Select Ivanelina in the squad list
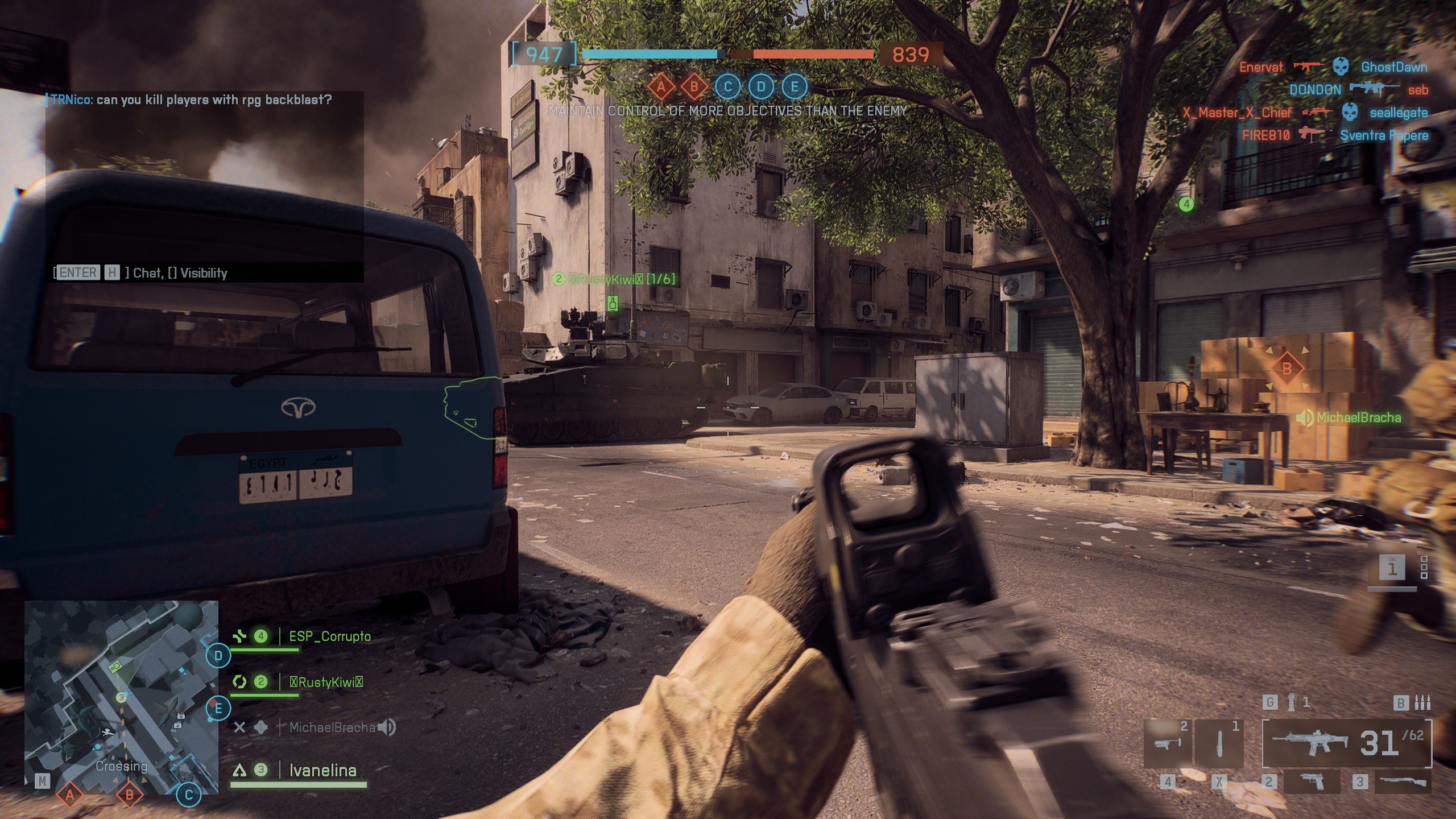The width and height of the screenshot is (1456, 819). [322, 771]
